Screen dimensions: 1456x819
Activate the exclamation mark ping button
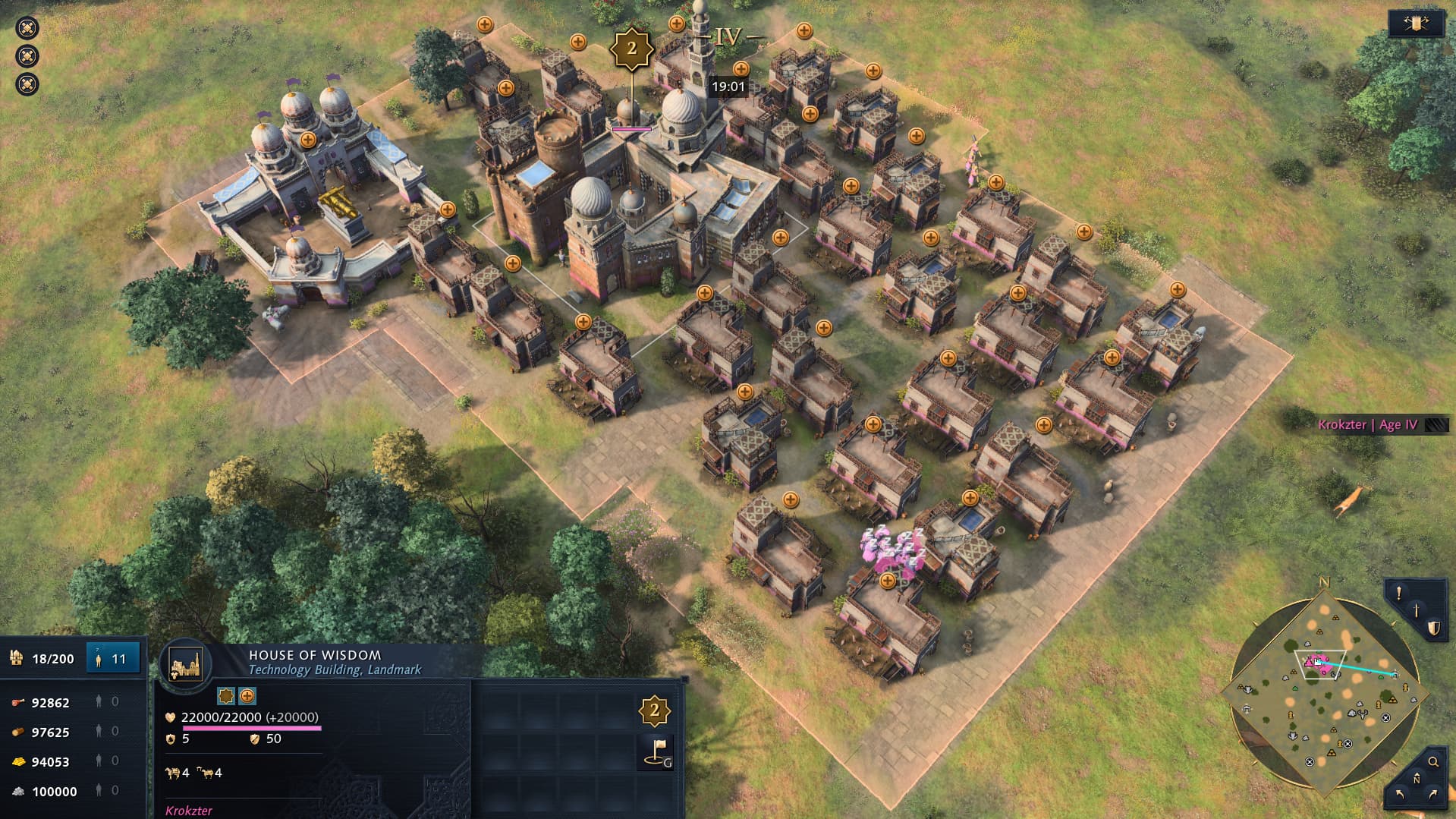[x=1398, y=594]
